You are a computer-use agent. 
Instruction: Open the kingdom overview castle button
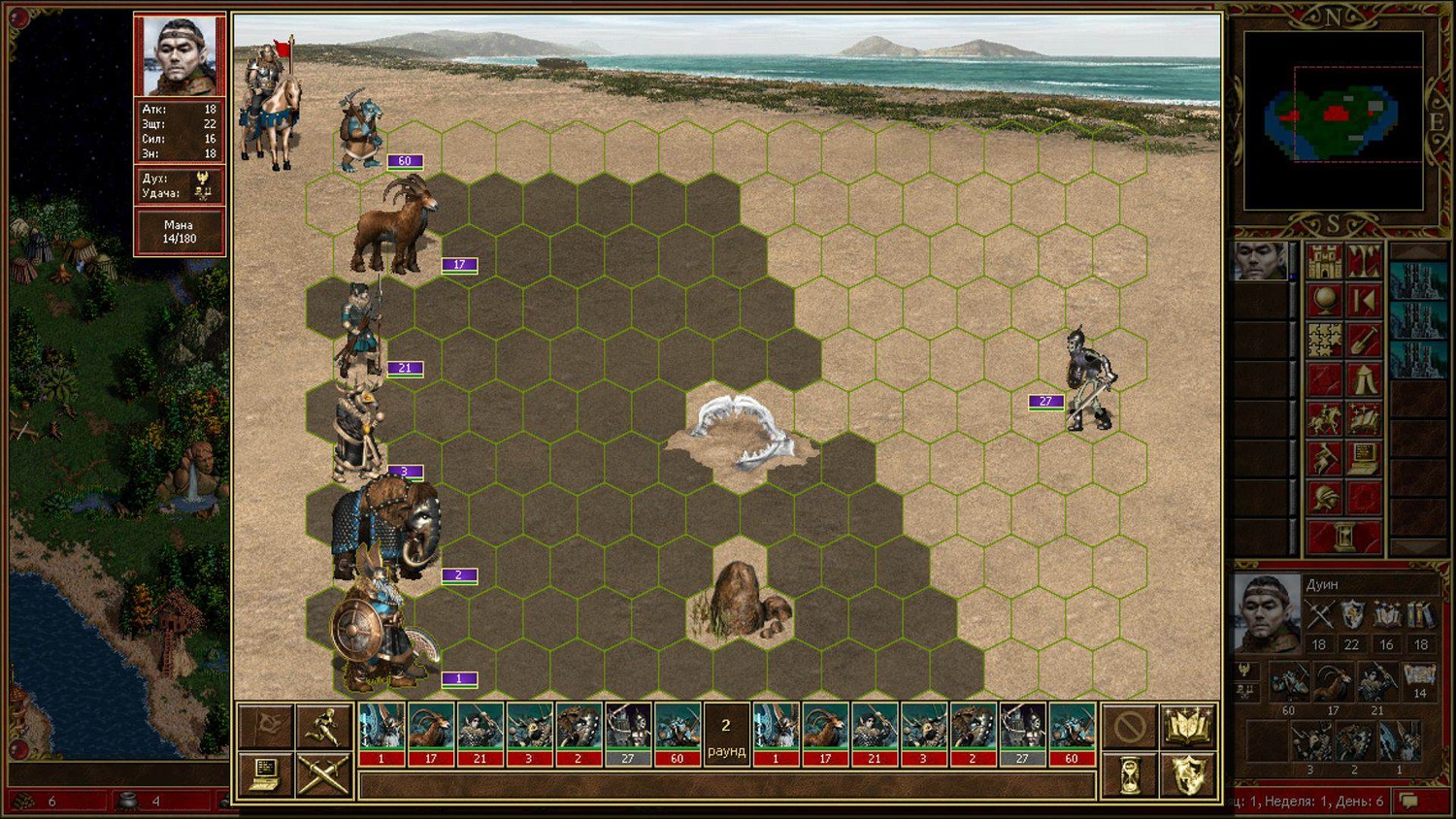(1324, 262)
